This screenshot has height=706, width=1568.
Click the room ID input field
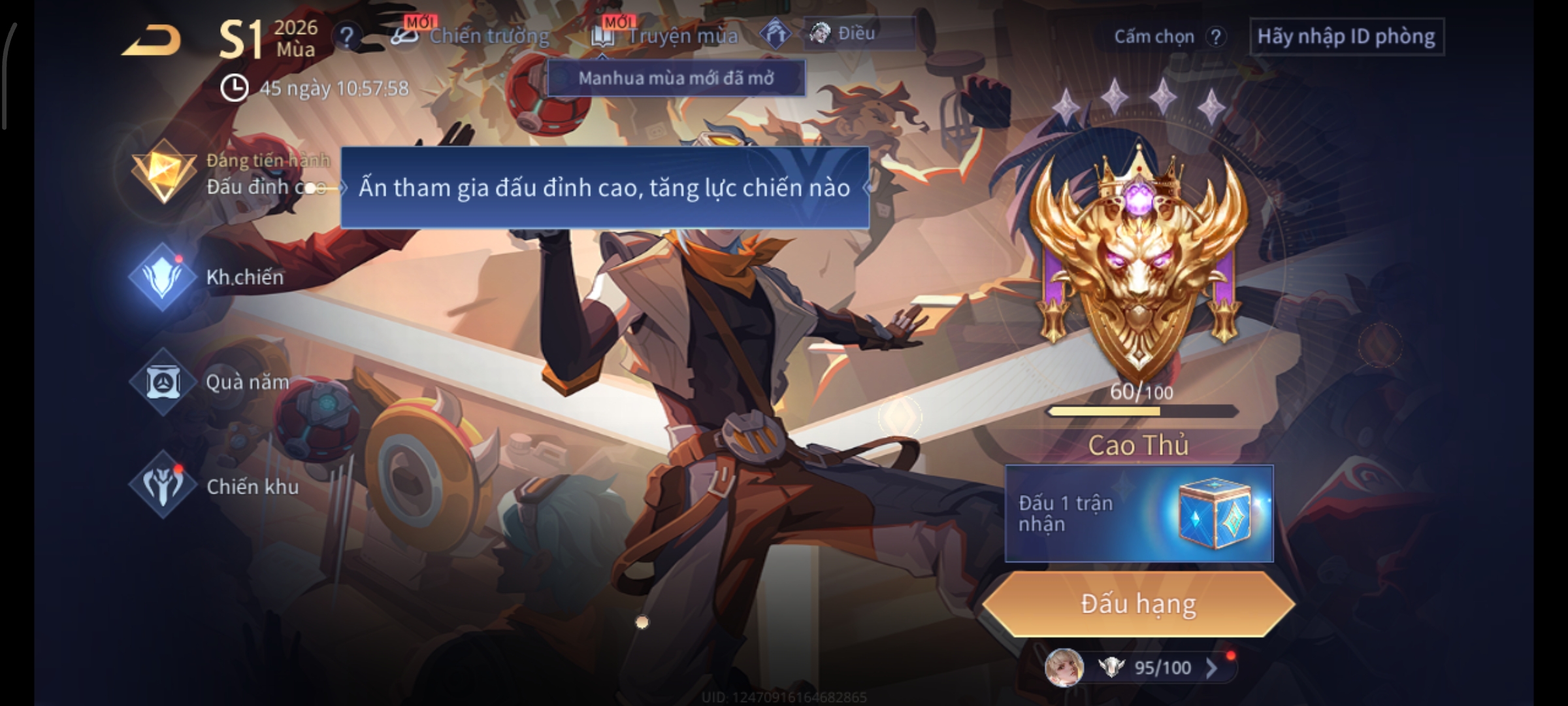point(1346,37)
